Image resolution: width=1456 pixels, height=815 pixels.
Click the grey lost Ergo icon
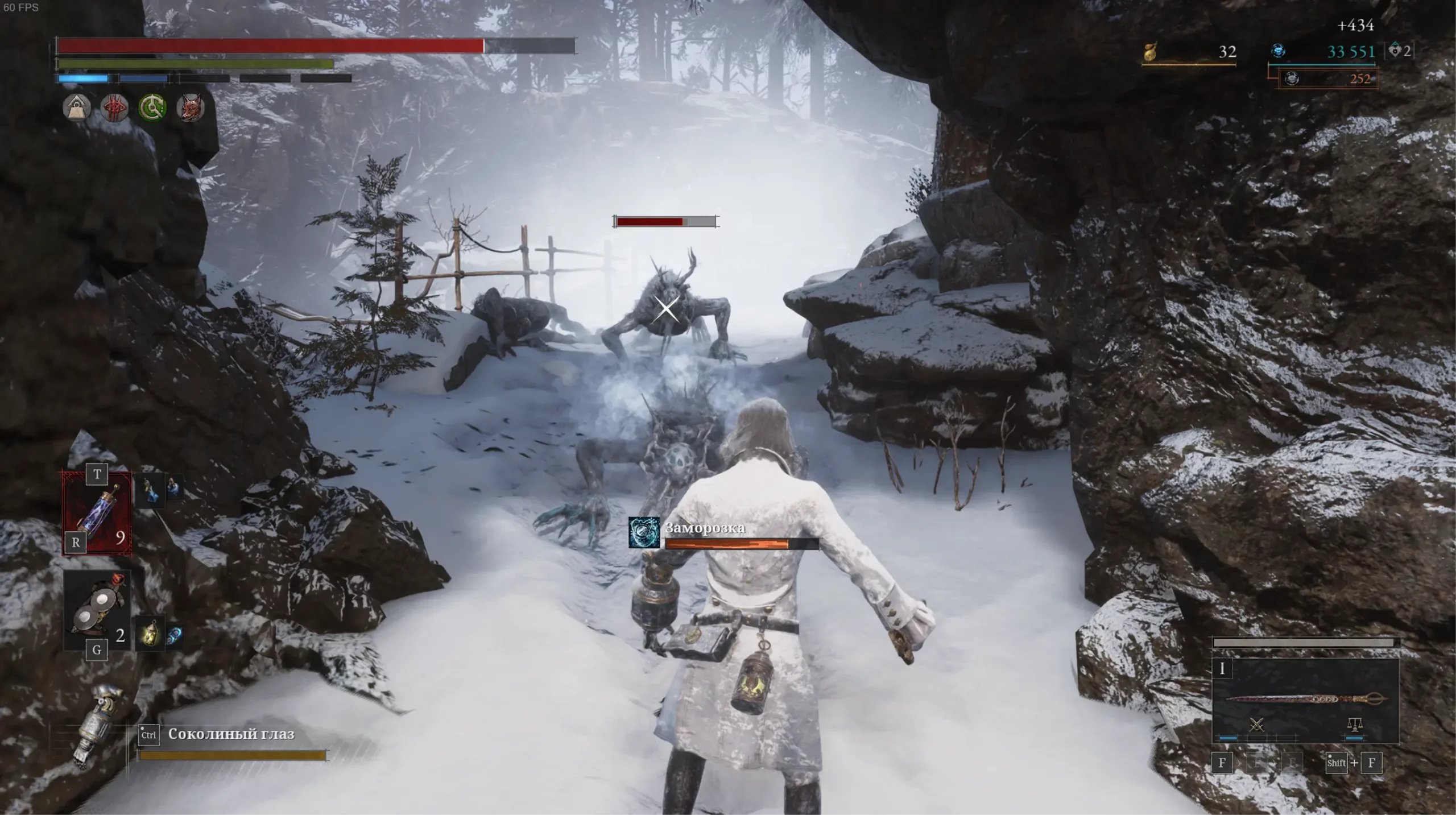(1292, 78)
